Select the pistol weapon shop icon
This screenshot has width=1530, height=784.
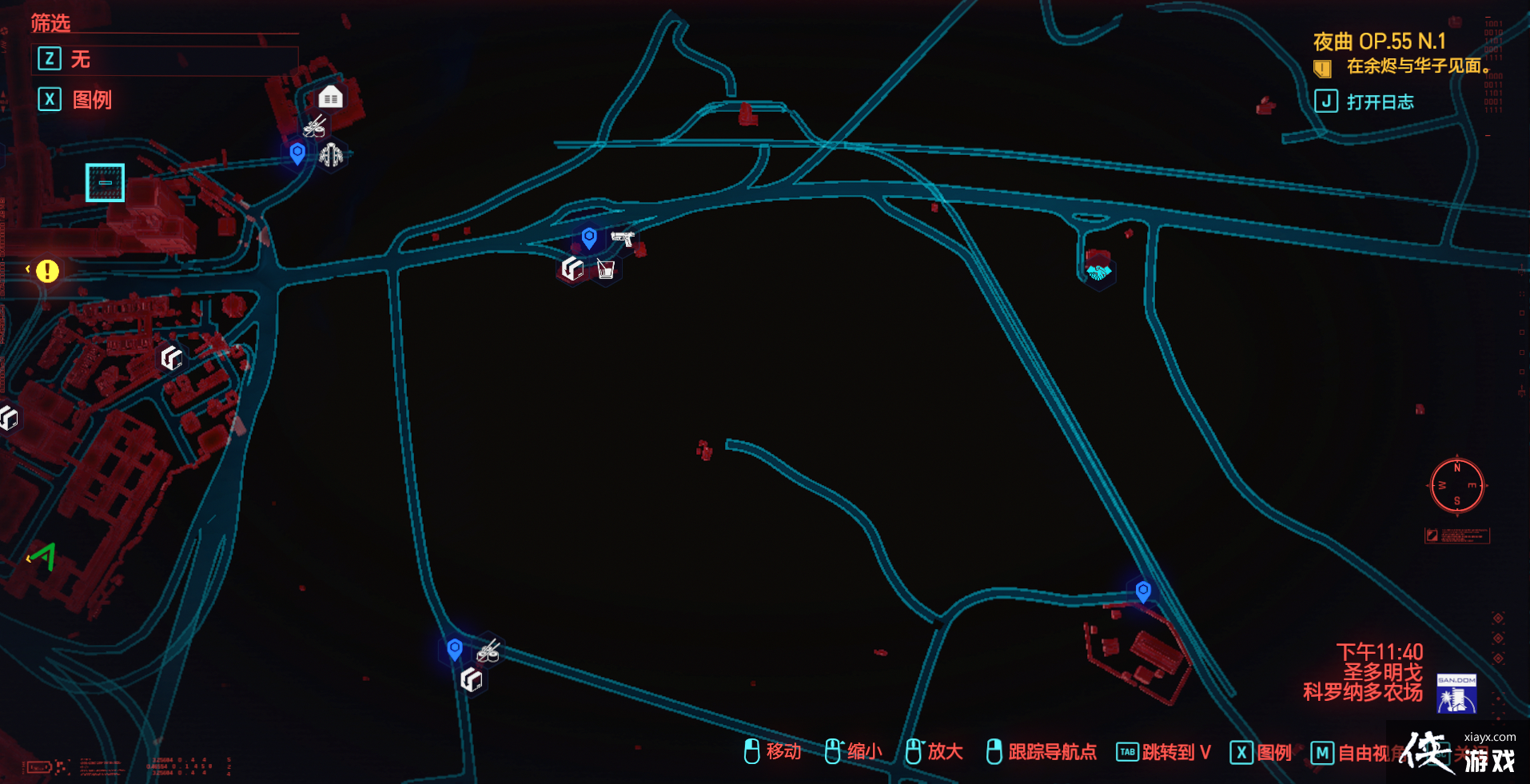coord(623,237)
